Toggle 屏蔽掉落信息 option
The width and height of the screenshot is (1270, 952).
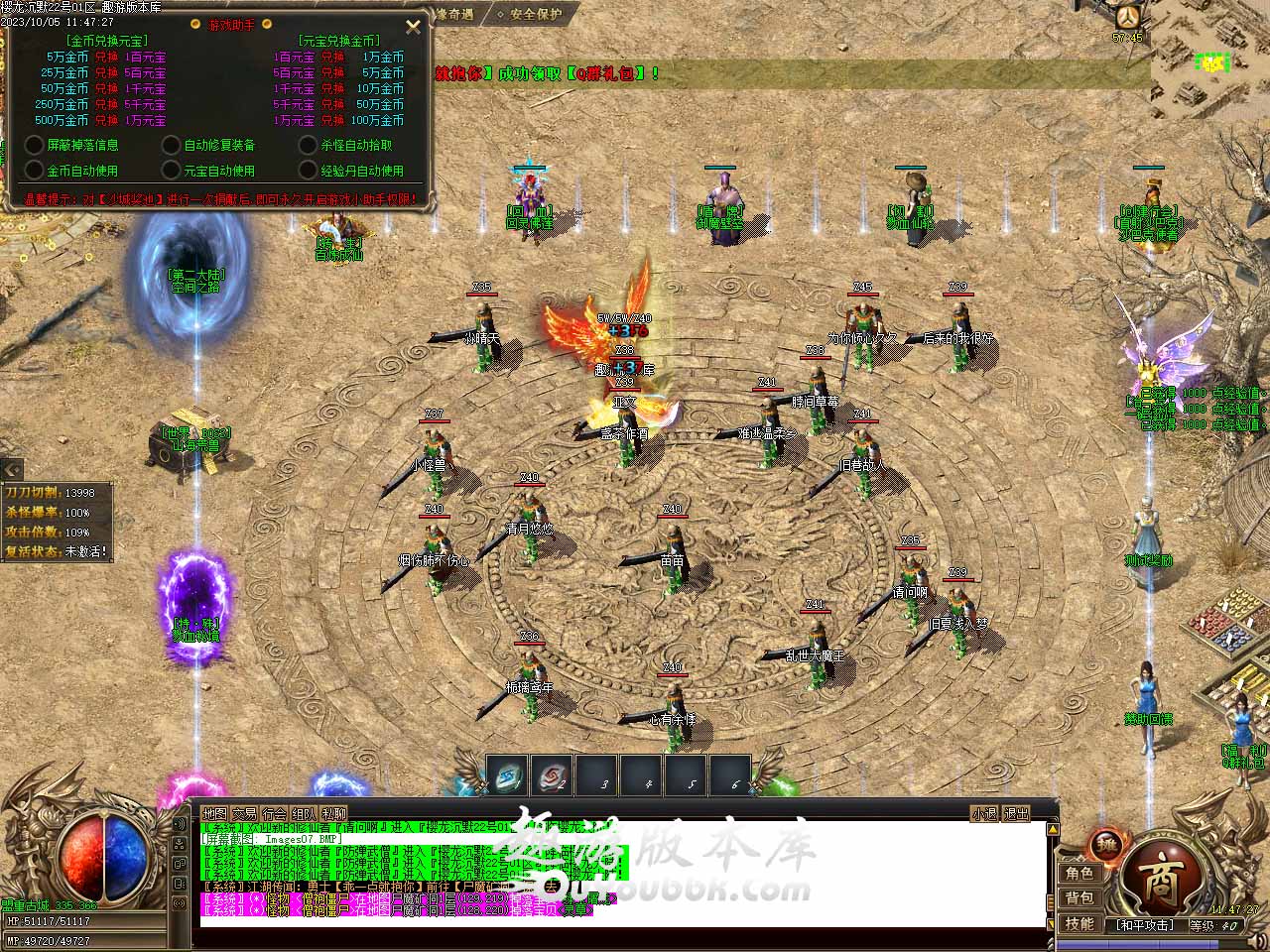pos(35,145)
